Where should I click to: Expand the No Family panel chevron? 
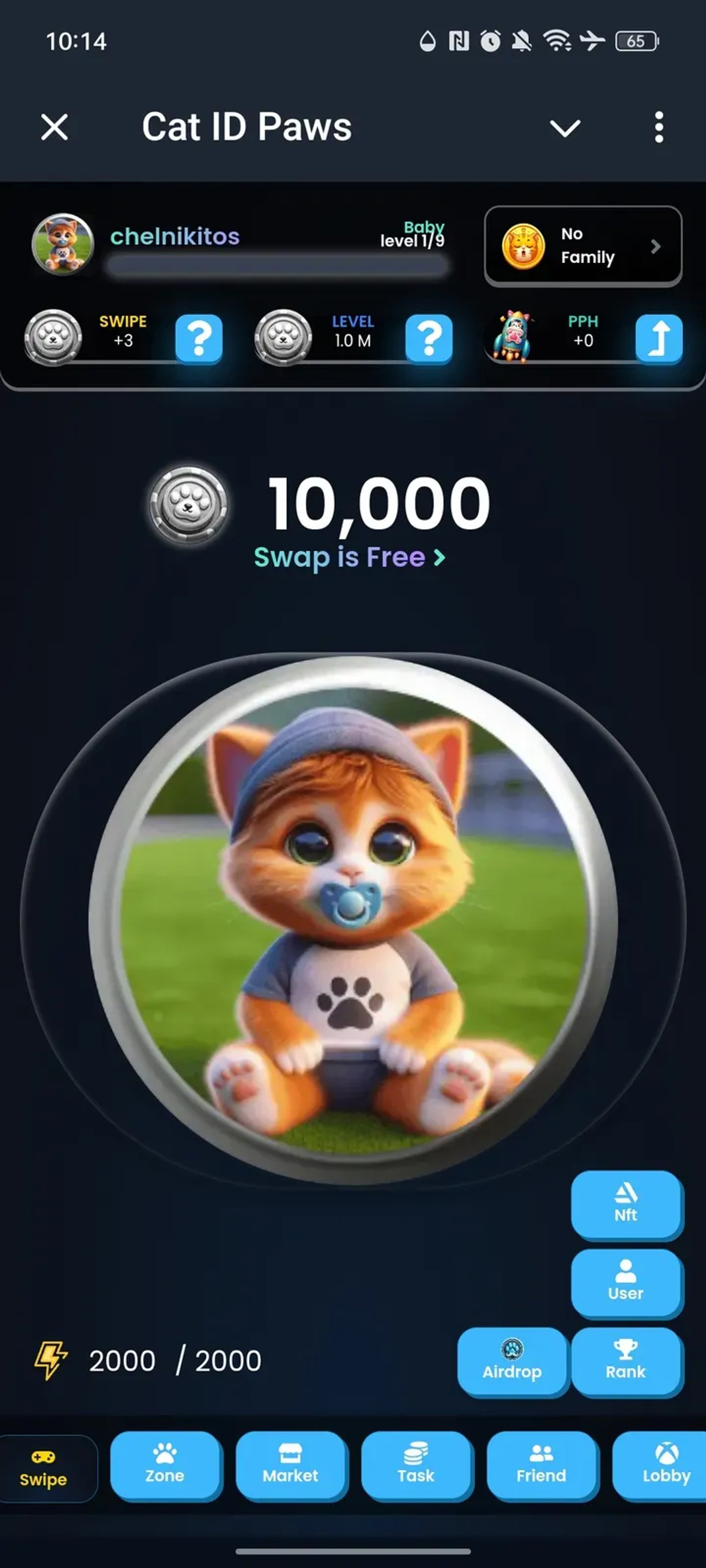[x=655, y=247]
